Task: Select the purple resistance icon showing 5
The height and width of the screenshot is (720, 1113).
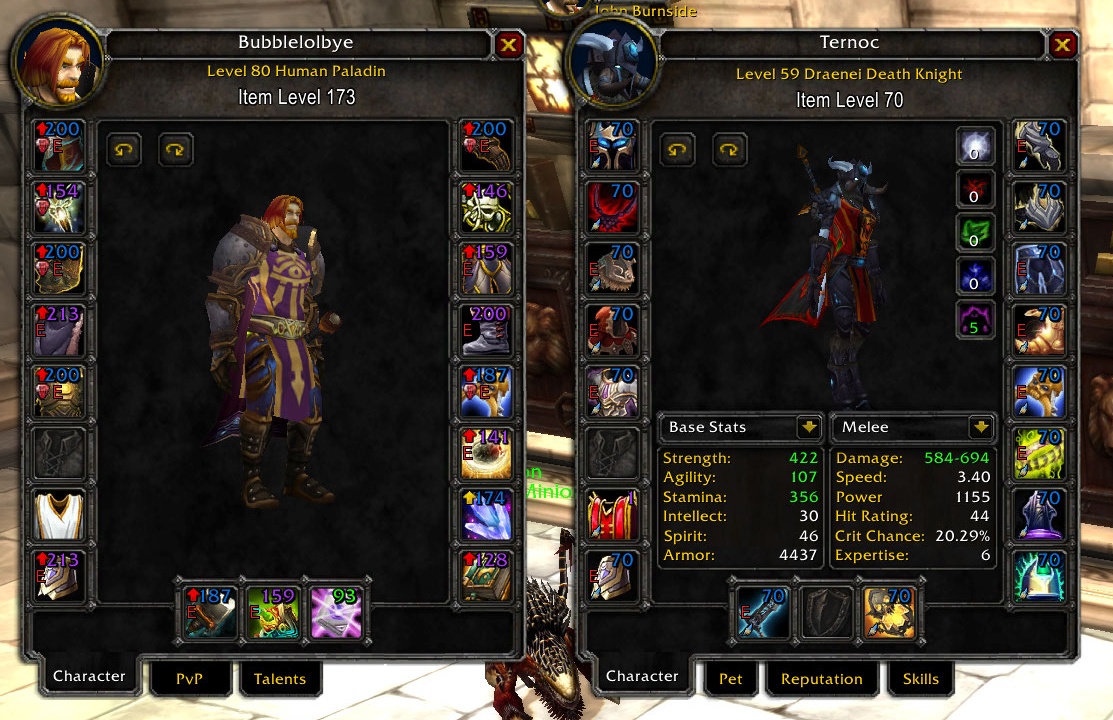Action: click(x=975, y=319)
